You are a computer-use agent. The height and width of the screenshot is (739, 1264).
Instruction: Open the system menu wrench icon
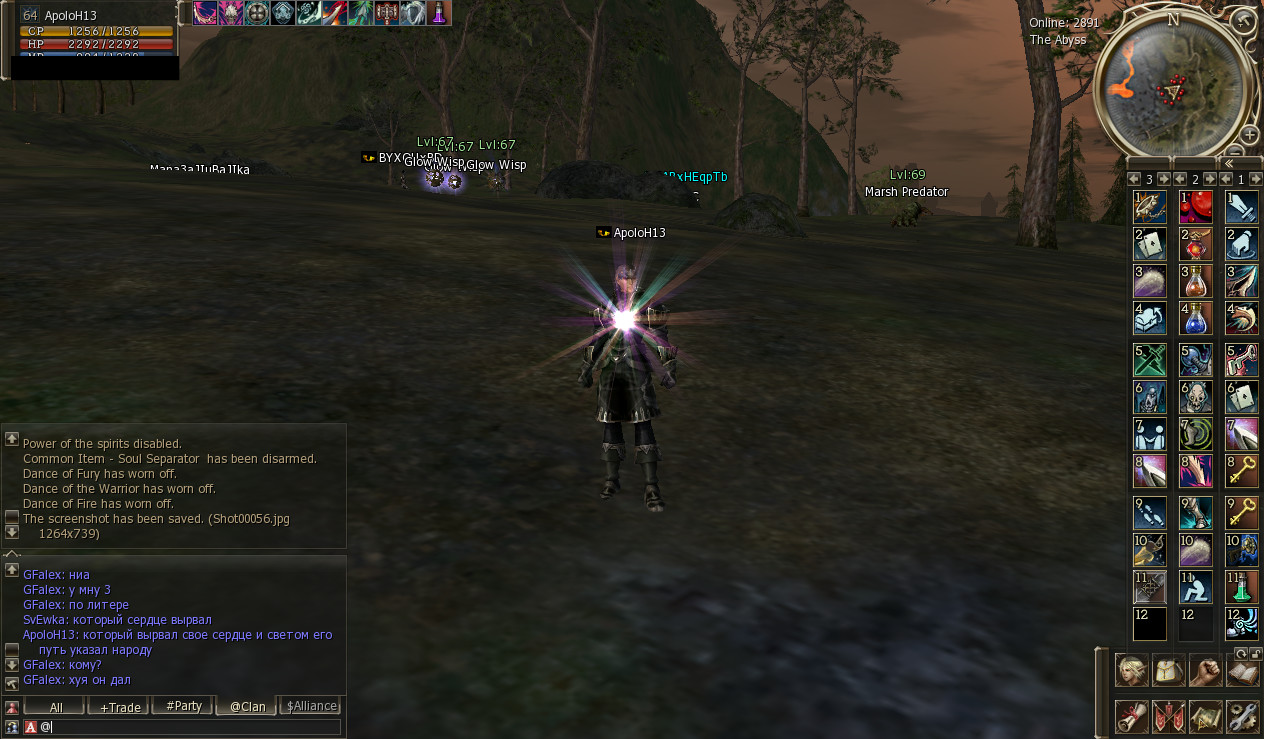(1241, 716)
